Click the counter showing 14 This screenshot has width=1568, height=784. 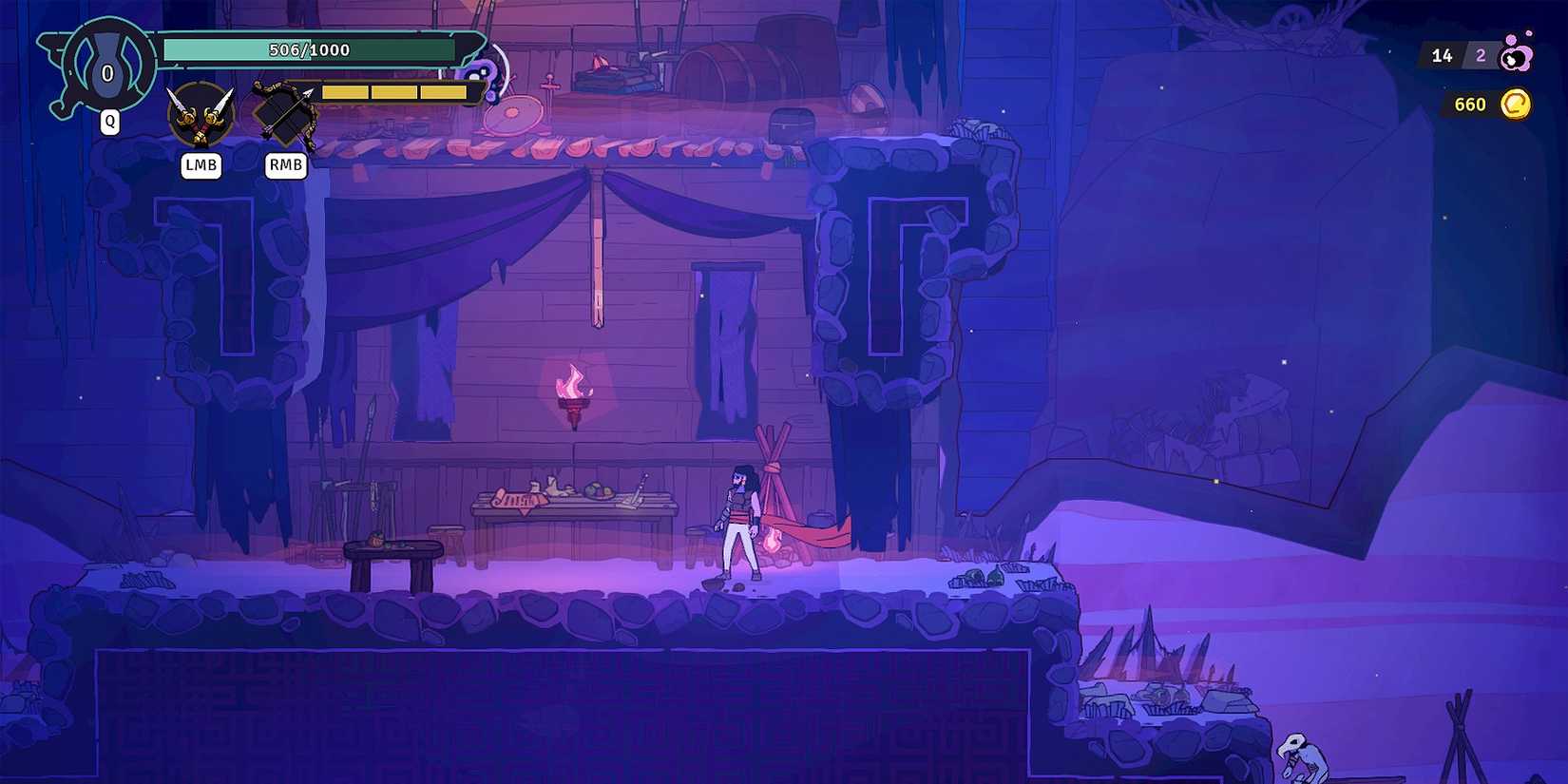click(1443, 55)
